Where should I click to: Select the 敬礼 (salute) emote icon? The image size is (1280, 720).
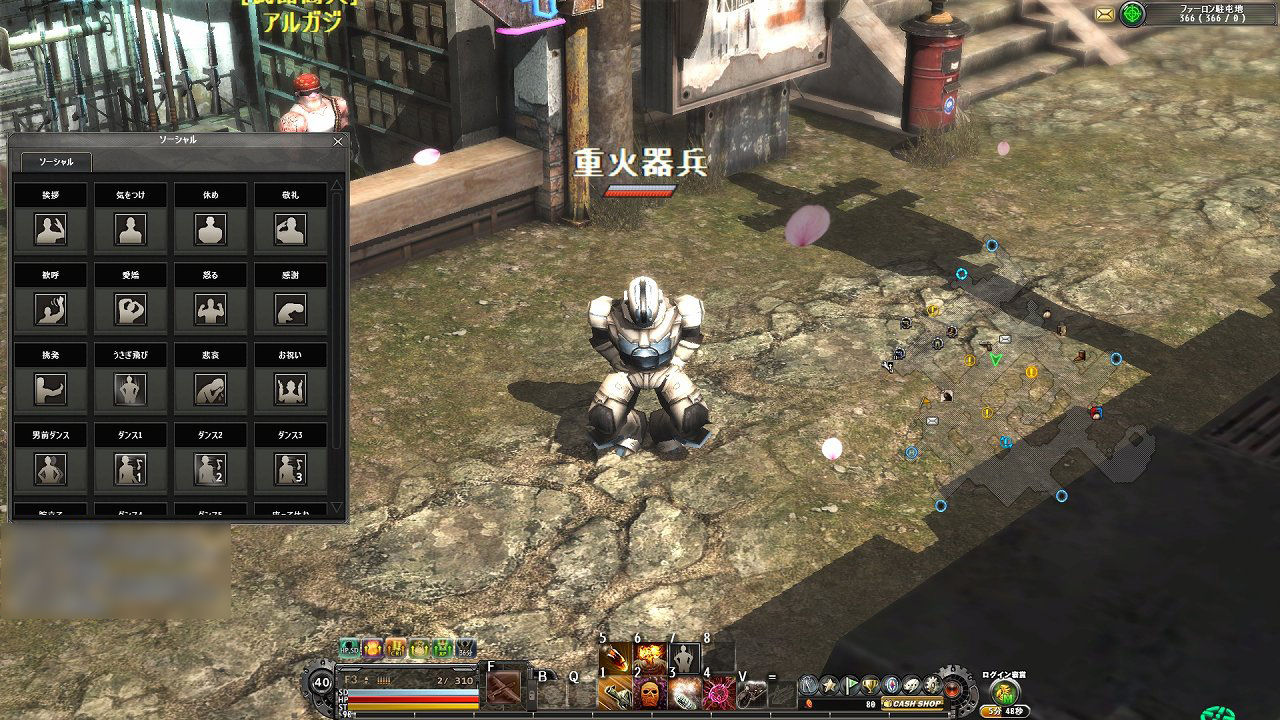(293, 230)
